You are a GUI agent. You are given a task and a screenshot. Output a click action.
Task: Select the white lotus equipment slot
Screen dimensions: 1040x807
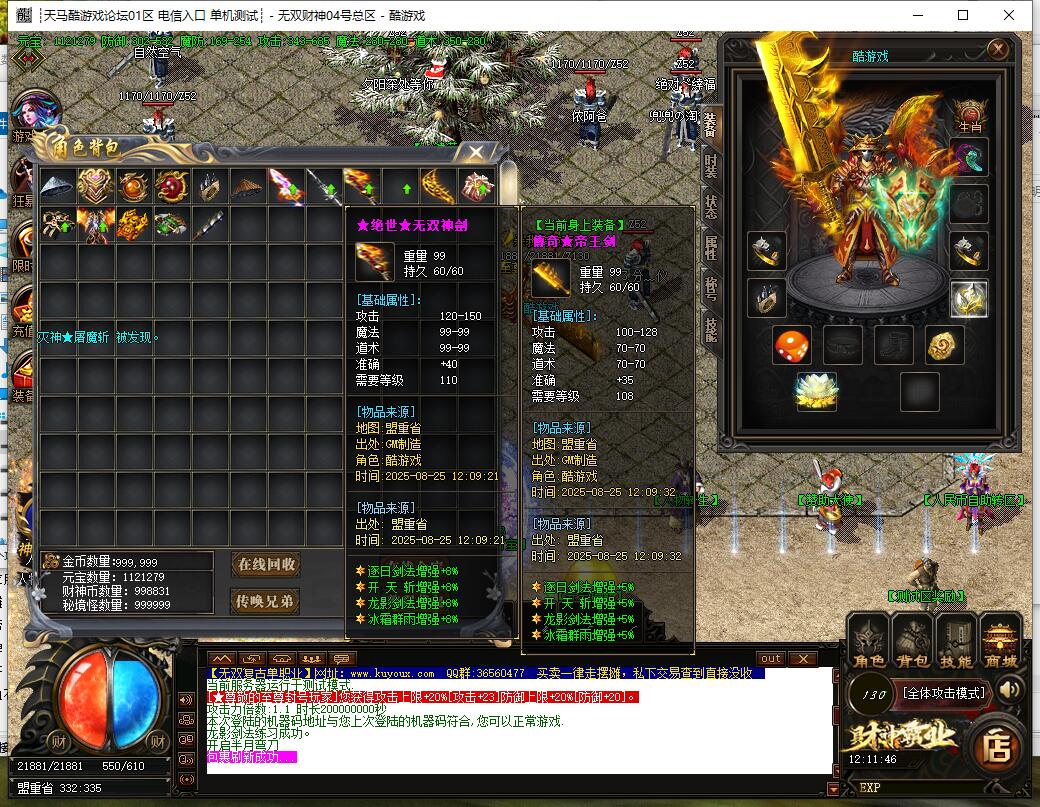pos(816,391)
